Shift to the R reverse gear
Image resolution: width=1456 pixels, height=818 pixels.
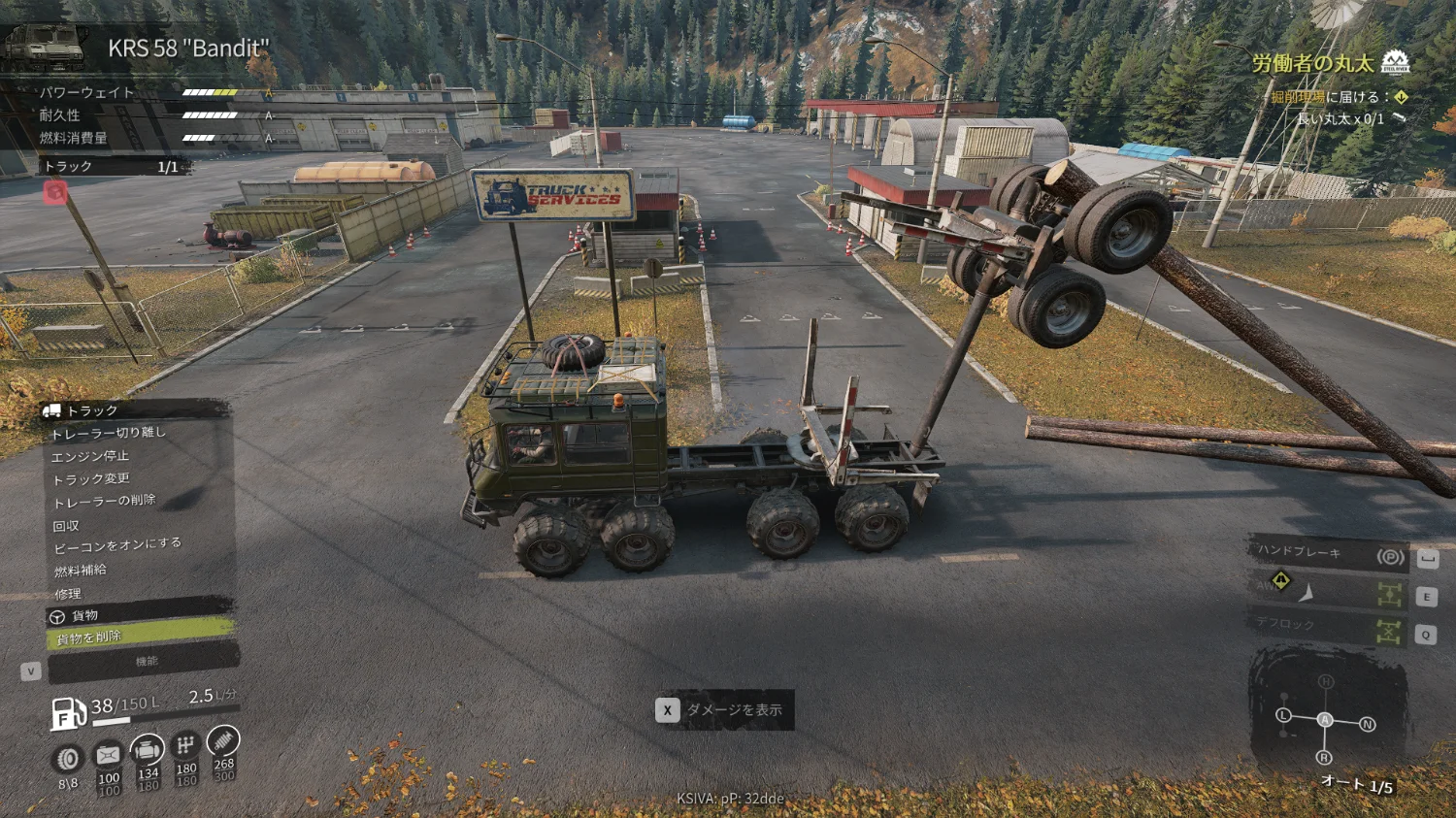pos(1324,757)
